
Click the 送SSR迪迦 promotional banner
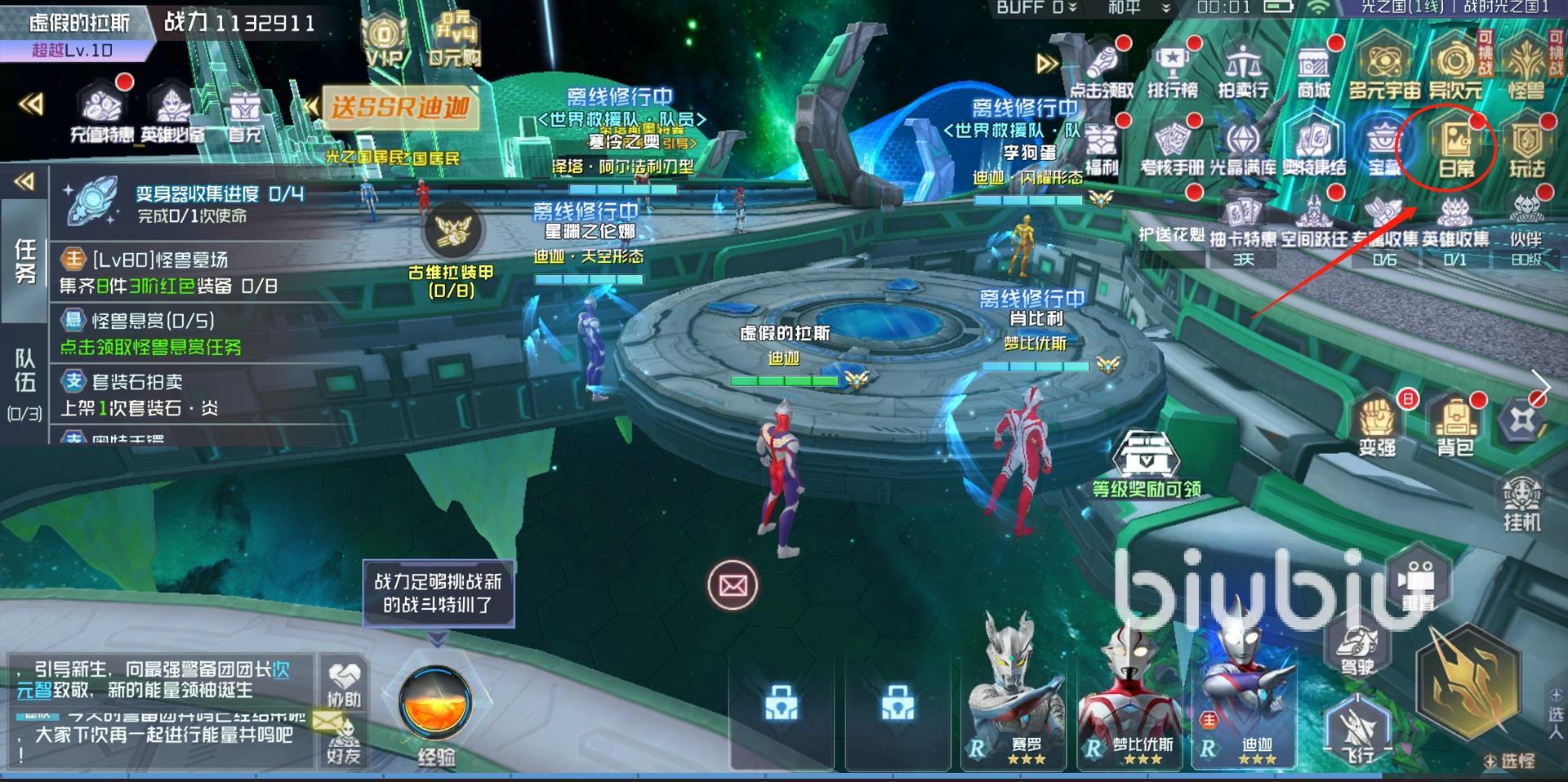click(x=399, y=107)
